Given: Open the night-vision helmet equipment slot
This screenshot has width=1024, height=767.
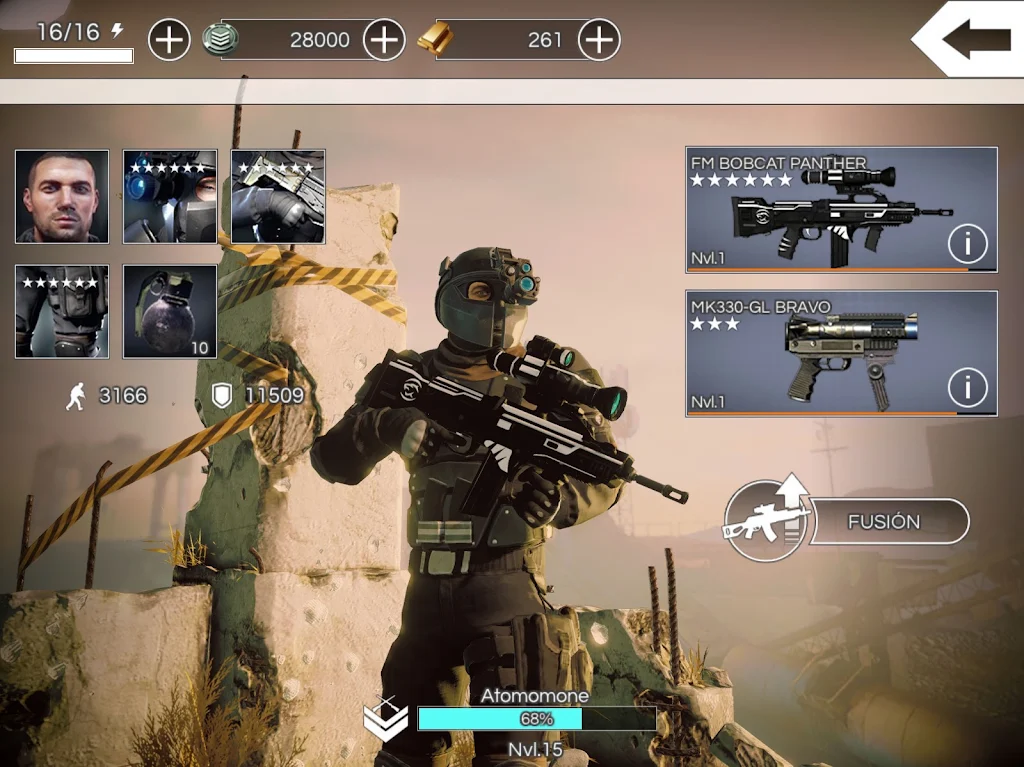Looking at the screenshot, I should (170, 197).
